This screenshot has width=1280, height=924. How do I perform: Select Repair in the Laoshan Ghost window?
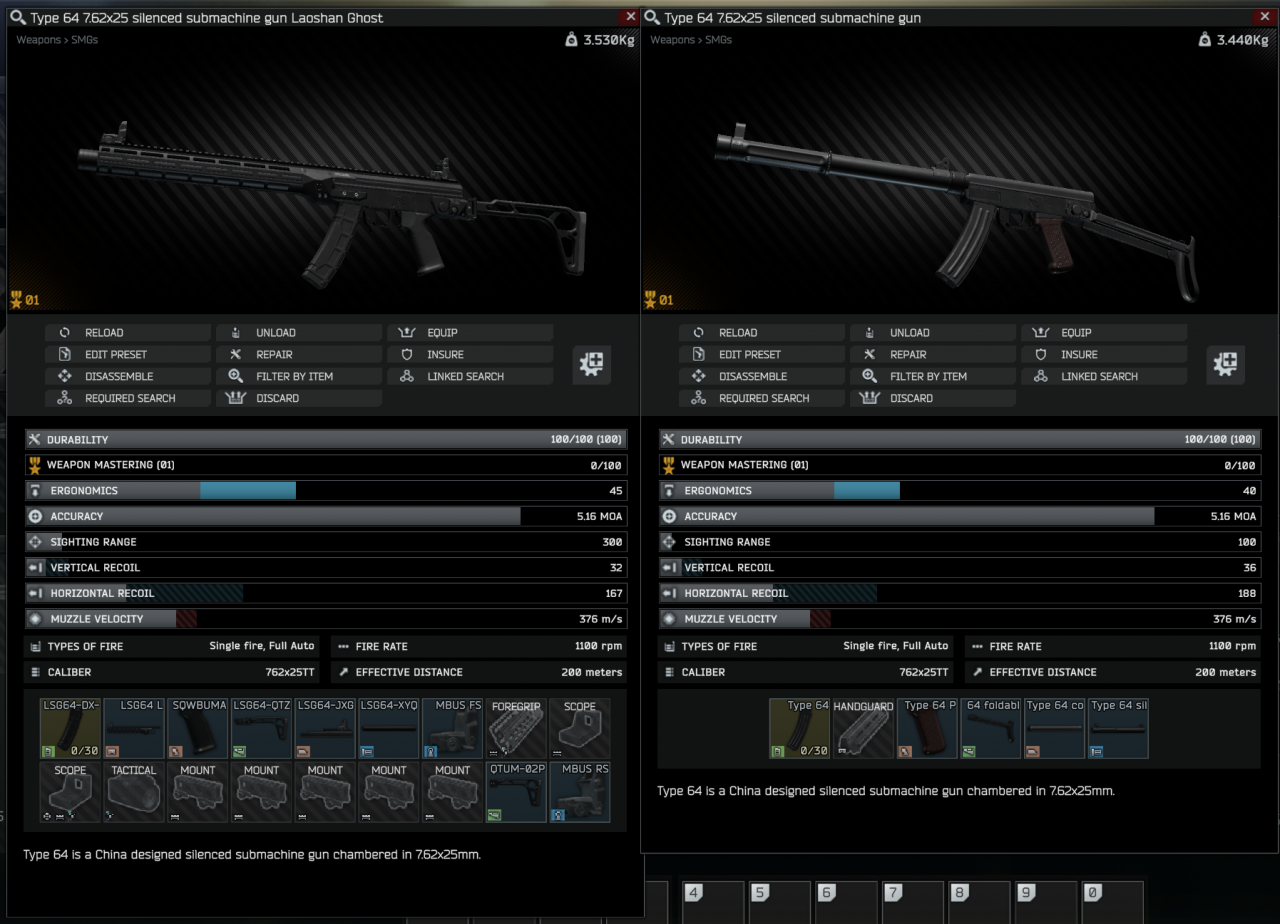[274, 354]
